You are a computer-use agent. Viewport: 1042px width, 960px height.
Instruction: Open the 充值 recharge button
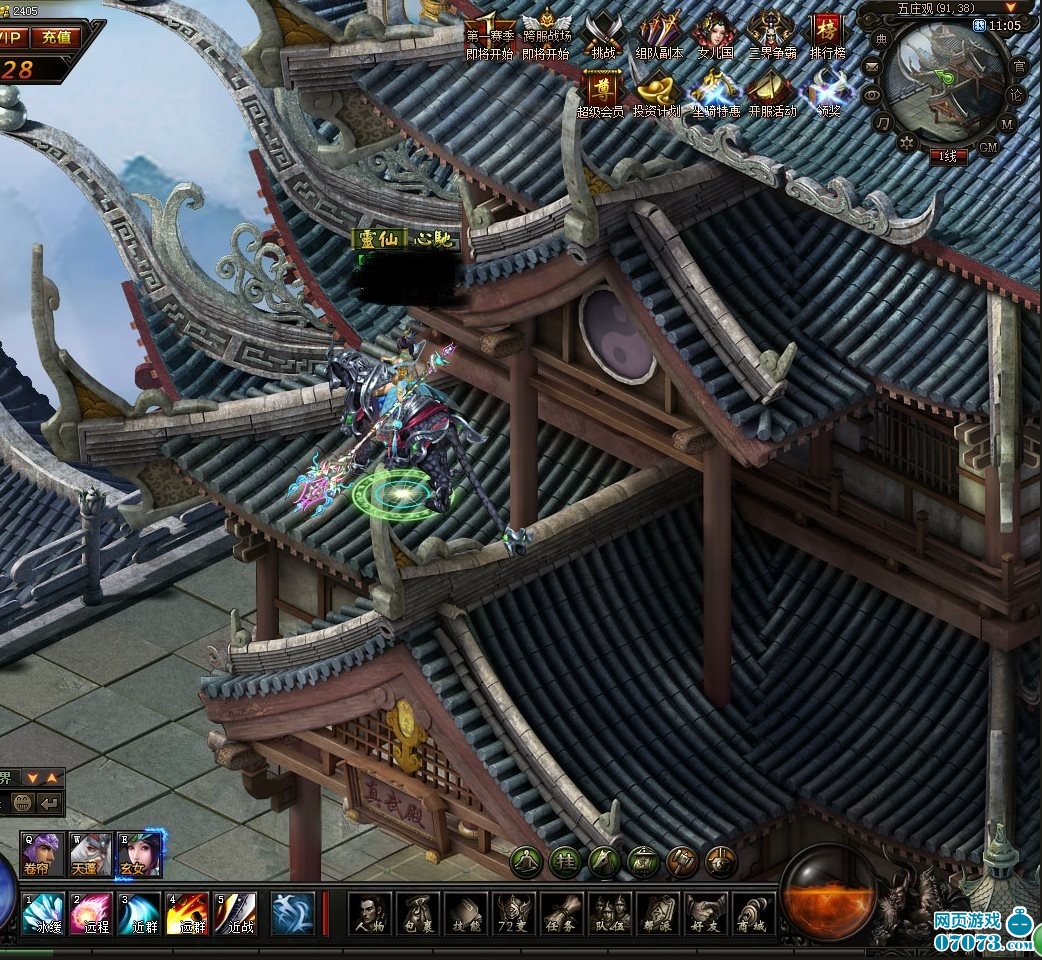57,37
